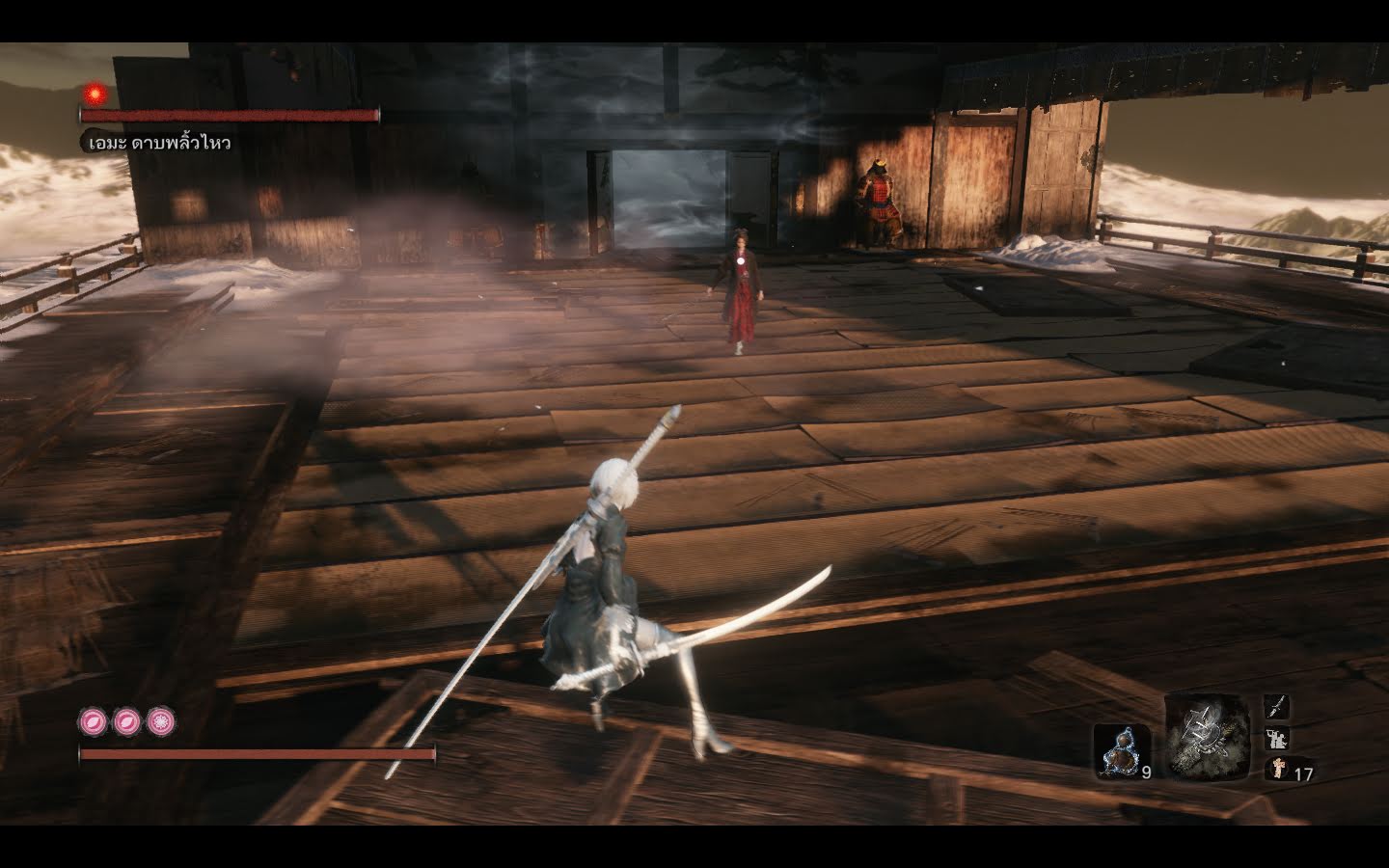Expand the Healing Gourd quantity counter
Viewport: 1389px width, 868px height.
click(x=1144, y=773)
